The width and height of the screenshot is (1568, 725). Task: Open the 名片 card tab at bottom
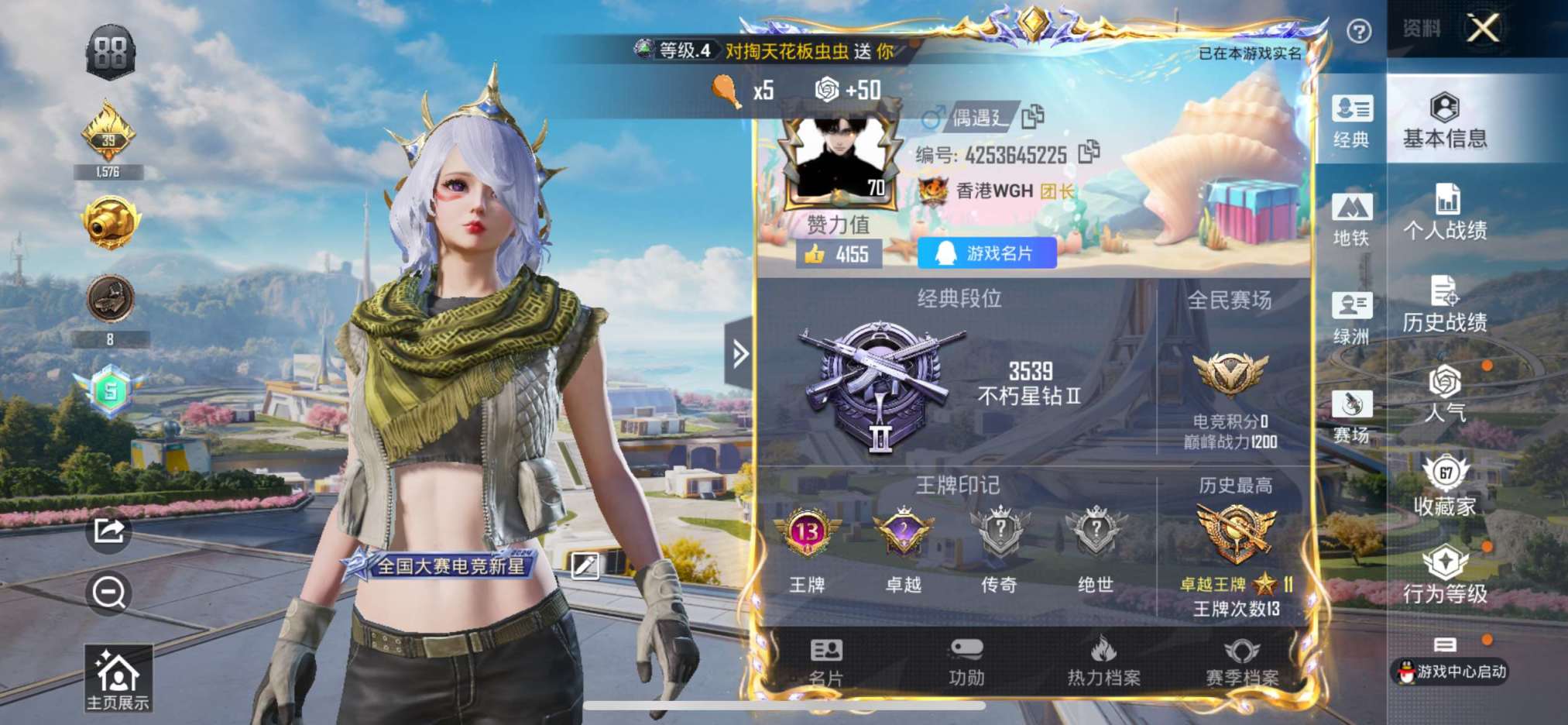pos(825,663)
